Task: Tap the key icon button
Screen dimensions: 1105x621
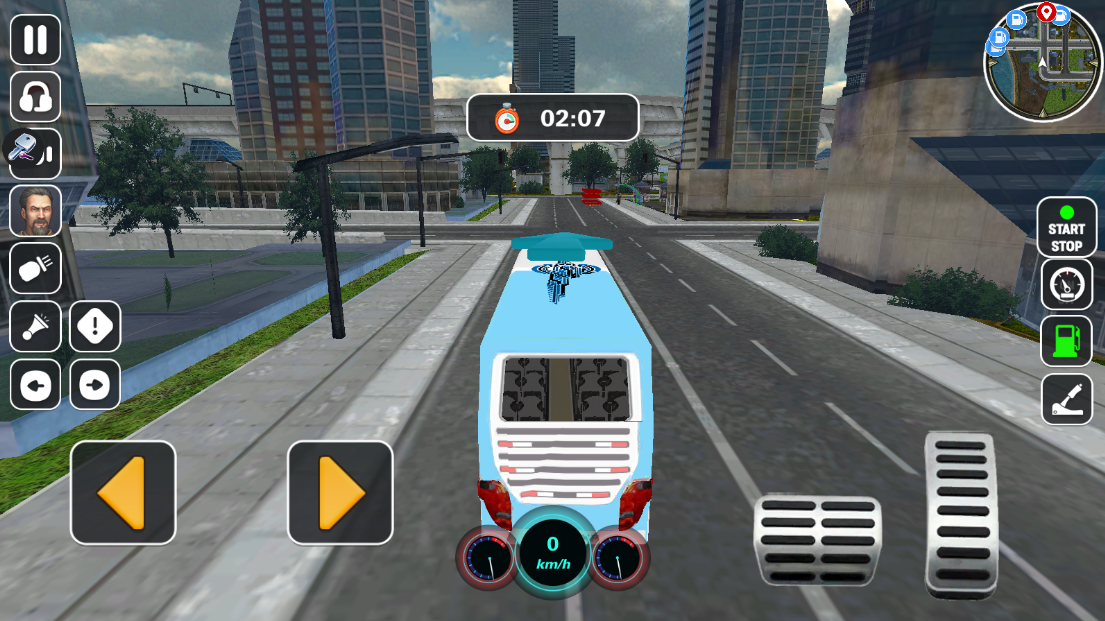Action: [x=36, y=154]
